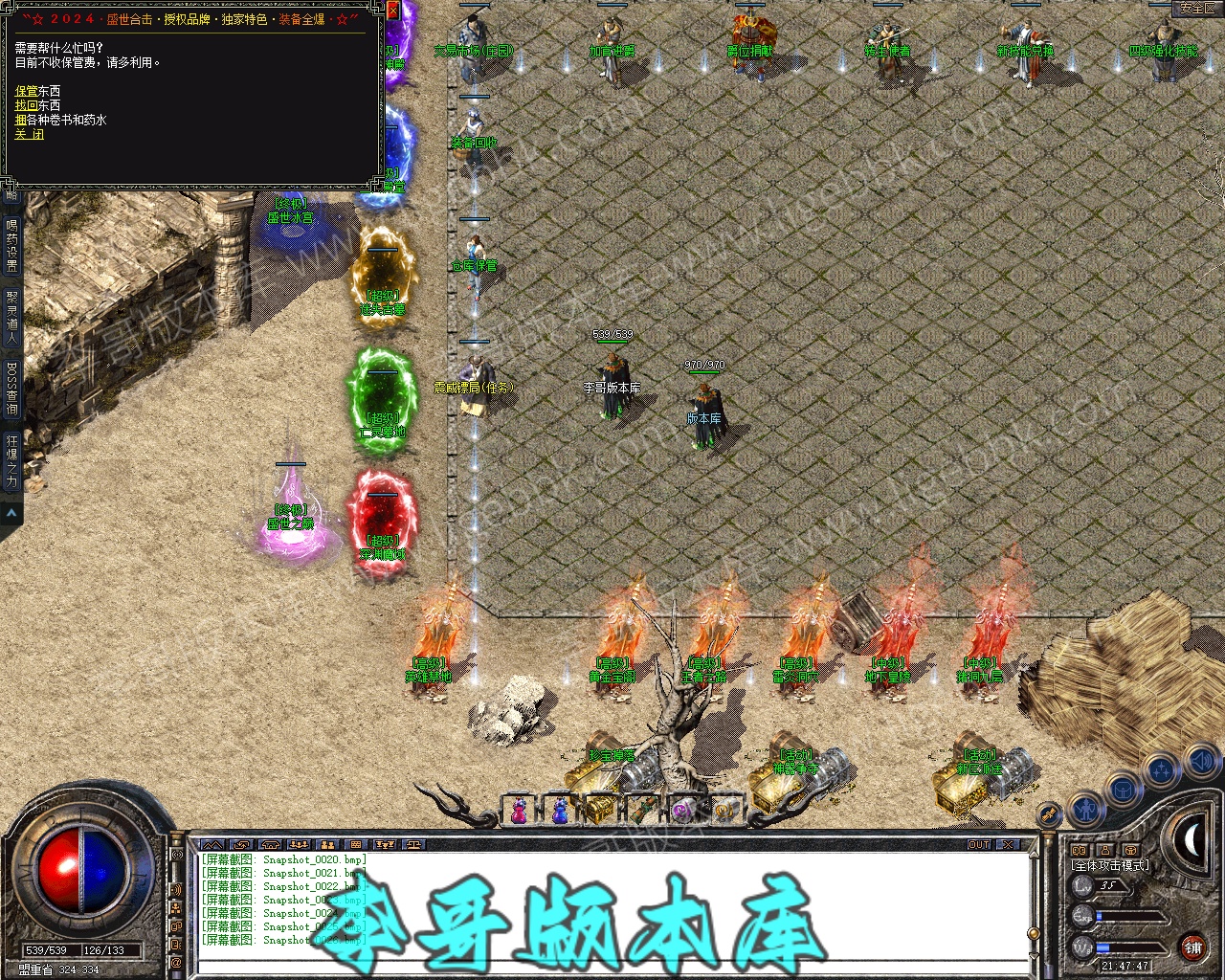Click the mountain icon on the chat toolbar
Image resolution: width=1225 pixels, height=980 pixels.
coord(212,845)
